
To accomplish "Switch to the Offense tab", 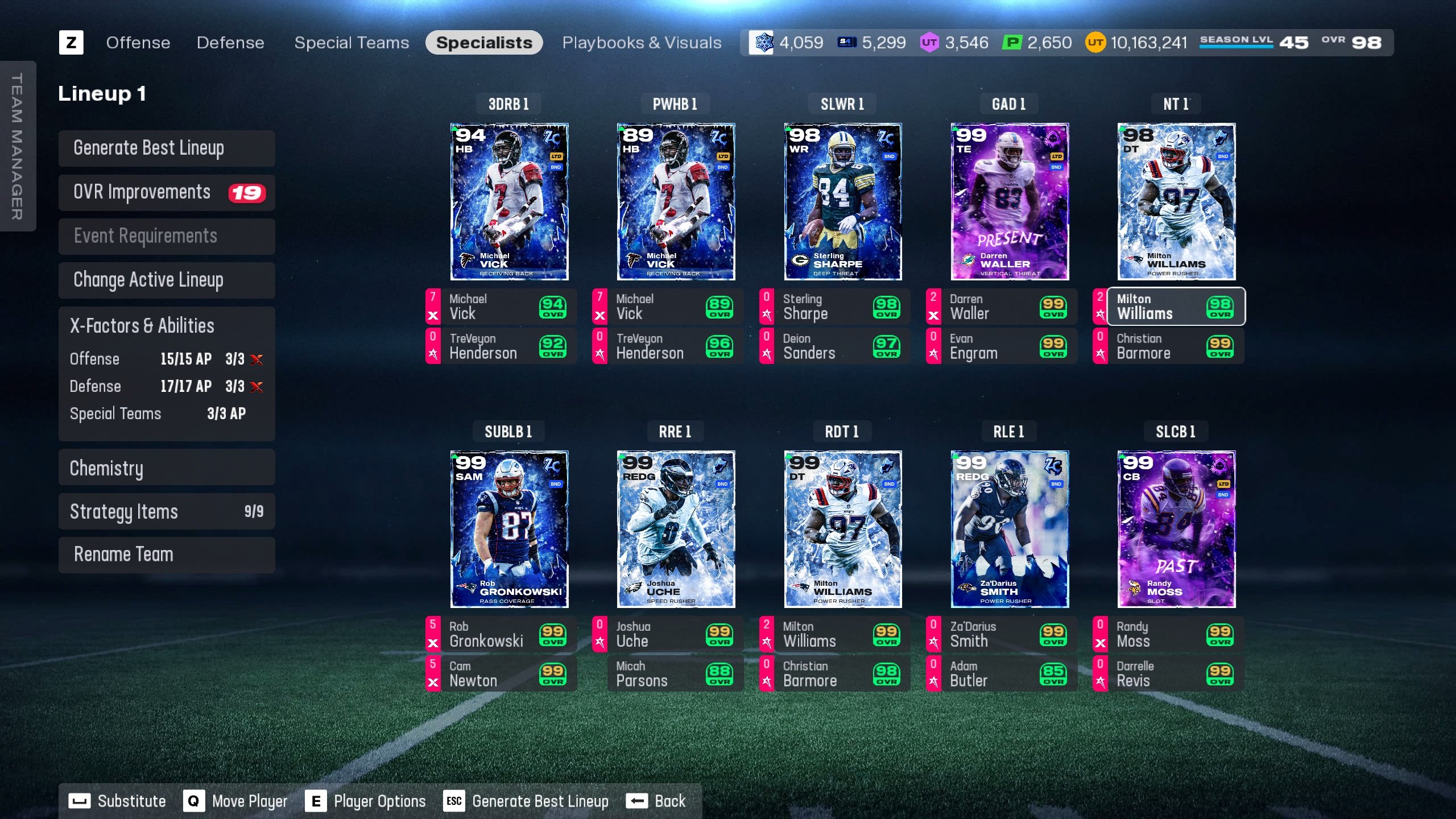I will (x=138, y=43).
